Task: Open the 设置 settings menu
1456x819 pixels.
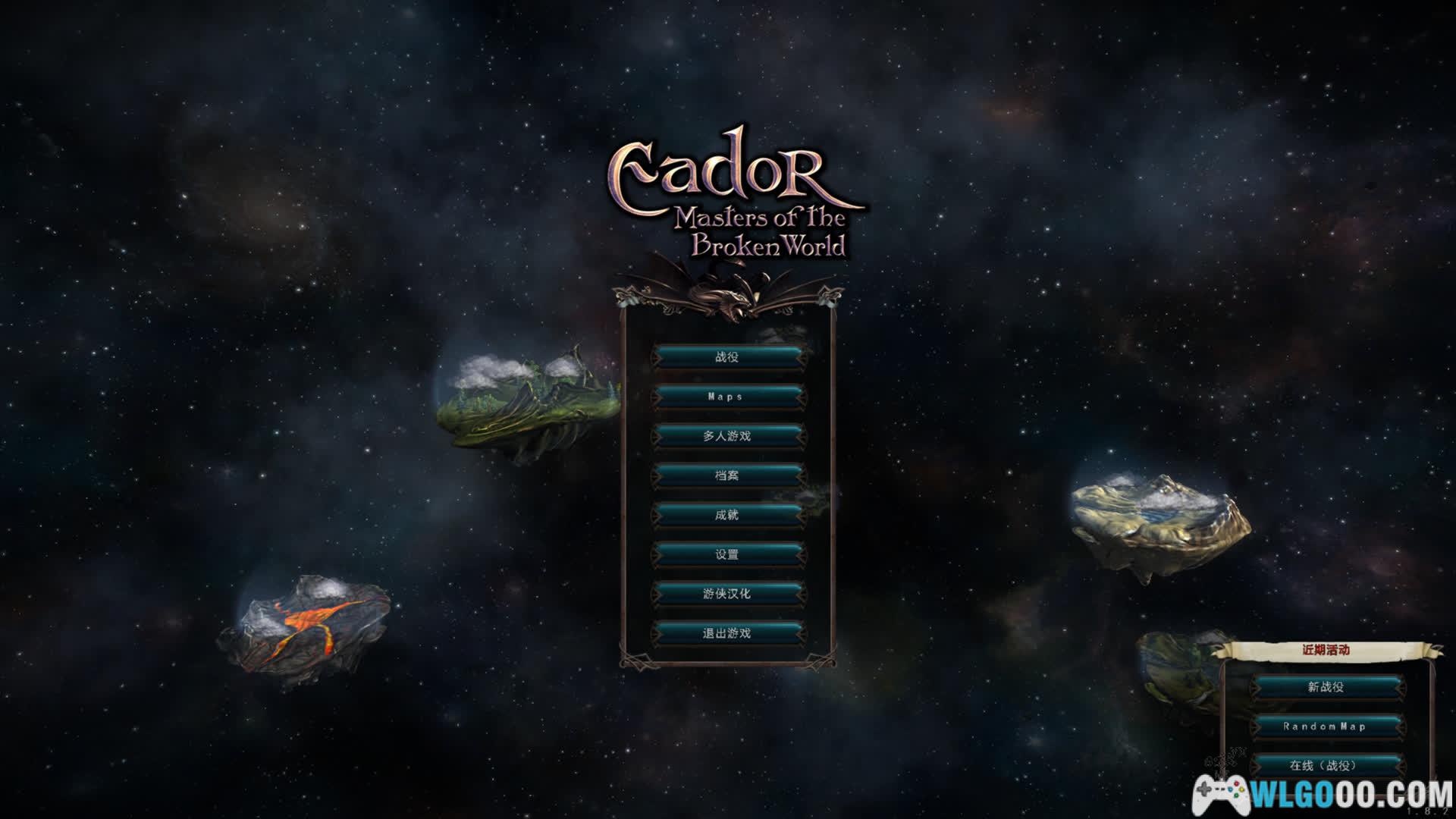Action: [727, 554]
